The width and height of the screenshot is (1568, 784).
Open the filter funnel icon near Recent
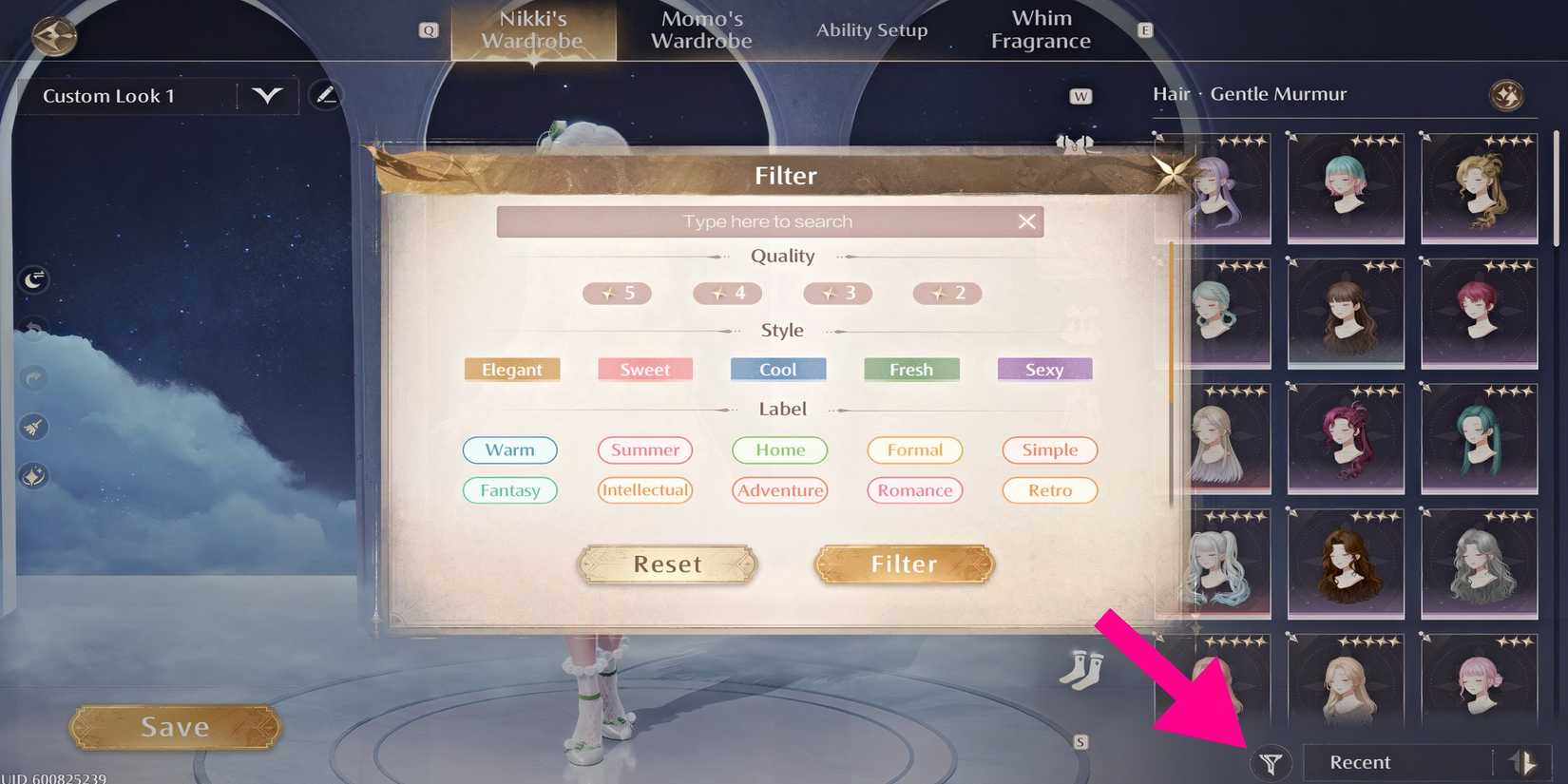pyautogui.click(x=1272, y=762)
